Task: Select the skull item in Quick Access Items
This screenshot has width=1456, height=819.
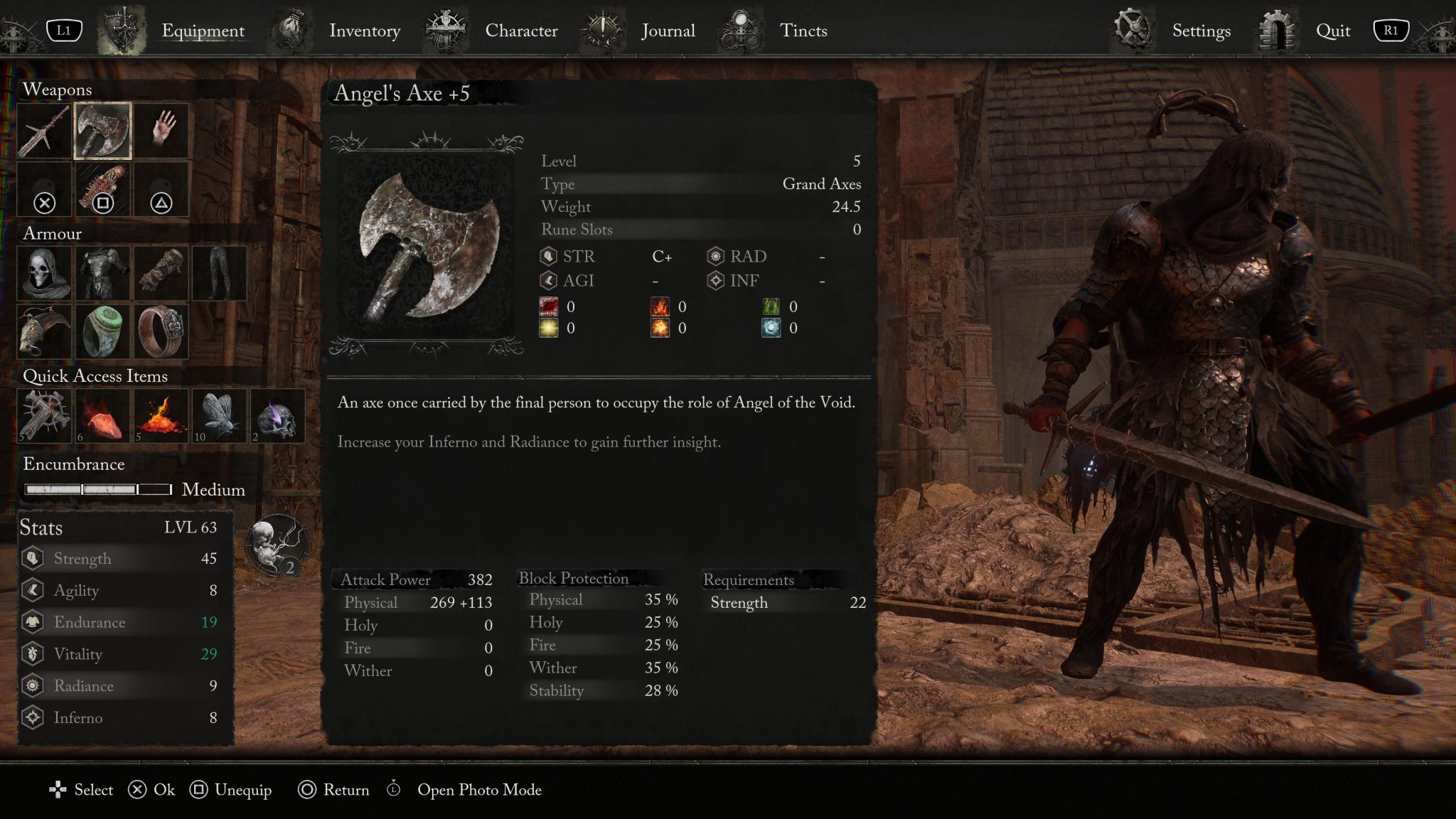Action: click(x=277, y=416)
